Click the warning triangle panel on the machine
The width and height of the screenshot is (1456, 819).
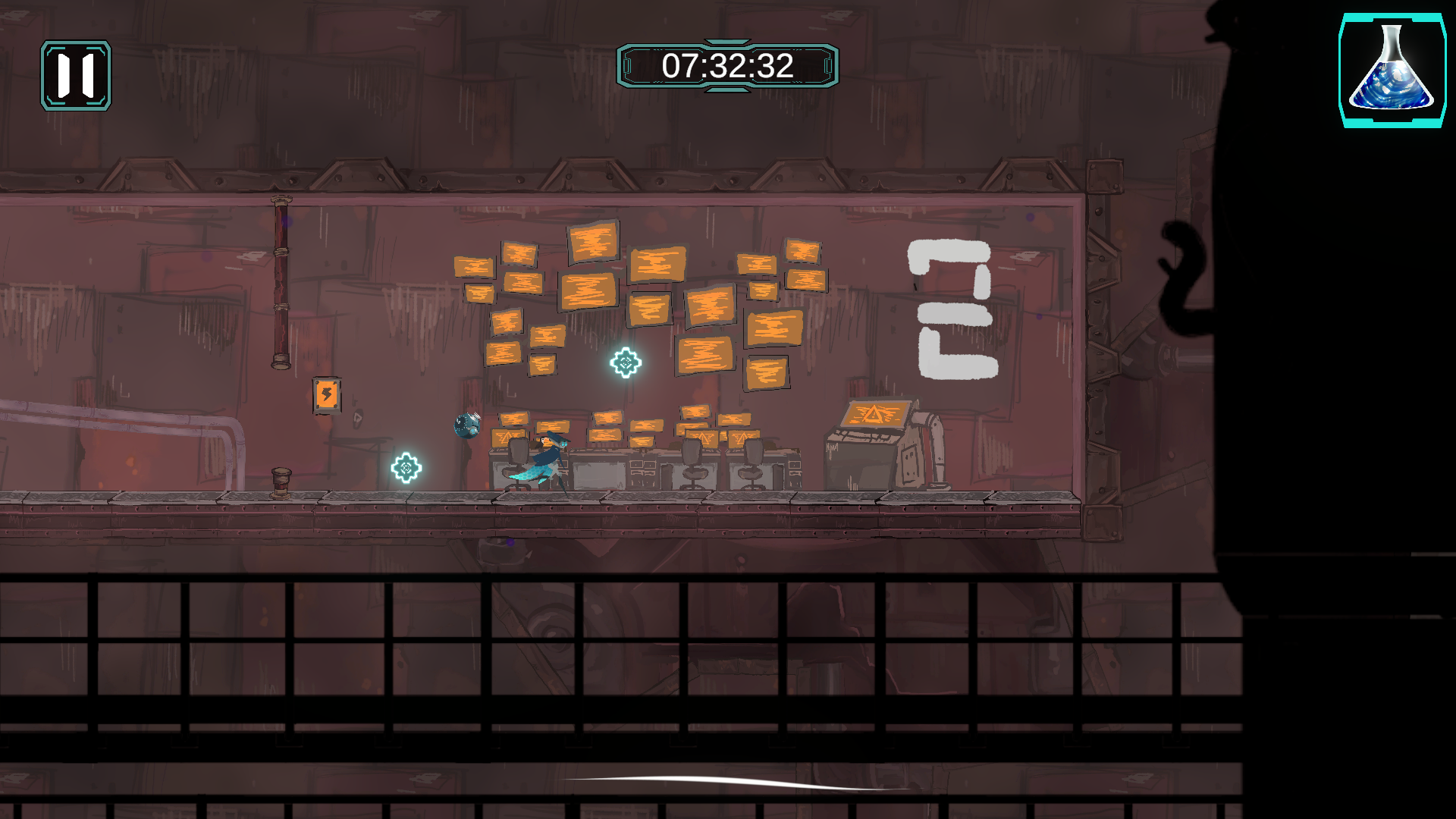874,416
